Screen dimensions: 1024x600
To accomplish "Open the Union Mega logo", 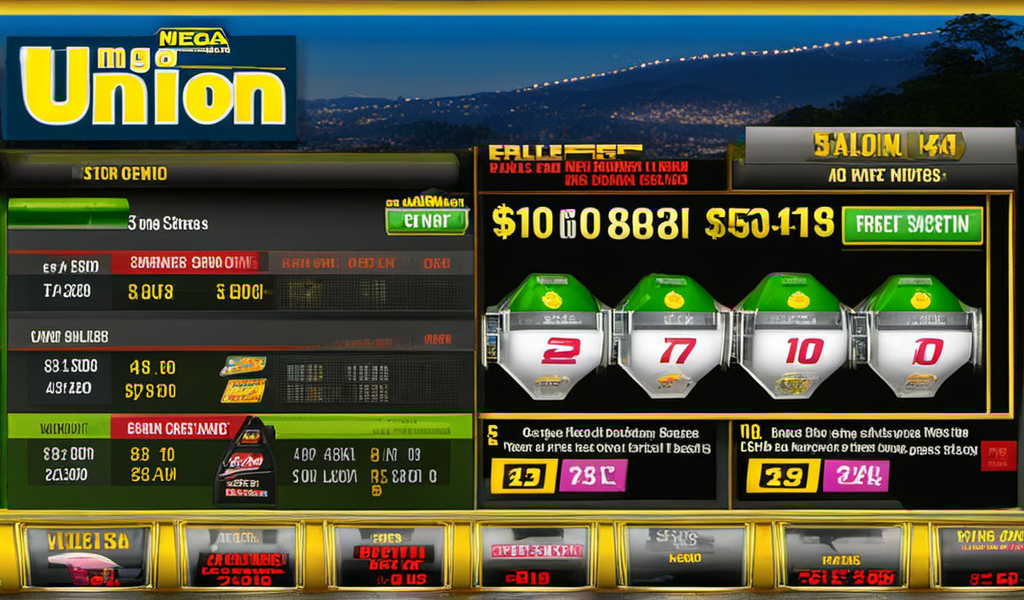I will tap(150, 90).
